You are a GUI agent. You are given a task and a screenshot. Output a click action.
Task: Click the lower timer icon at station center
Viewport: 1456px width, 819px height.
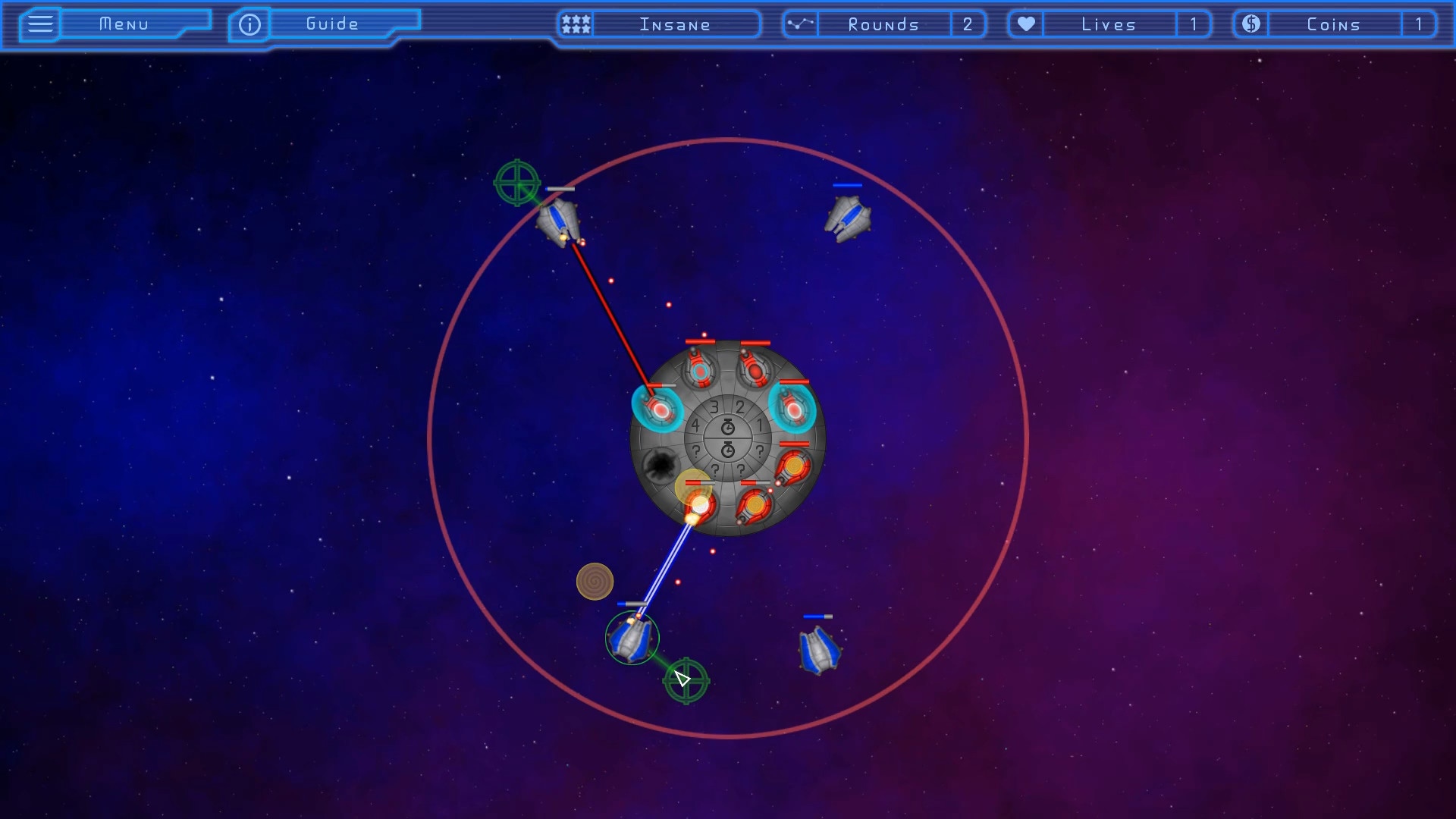point(728,449)
